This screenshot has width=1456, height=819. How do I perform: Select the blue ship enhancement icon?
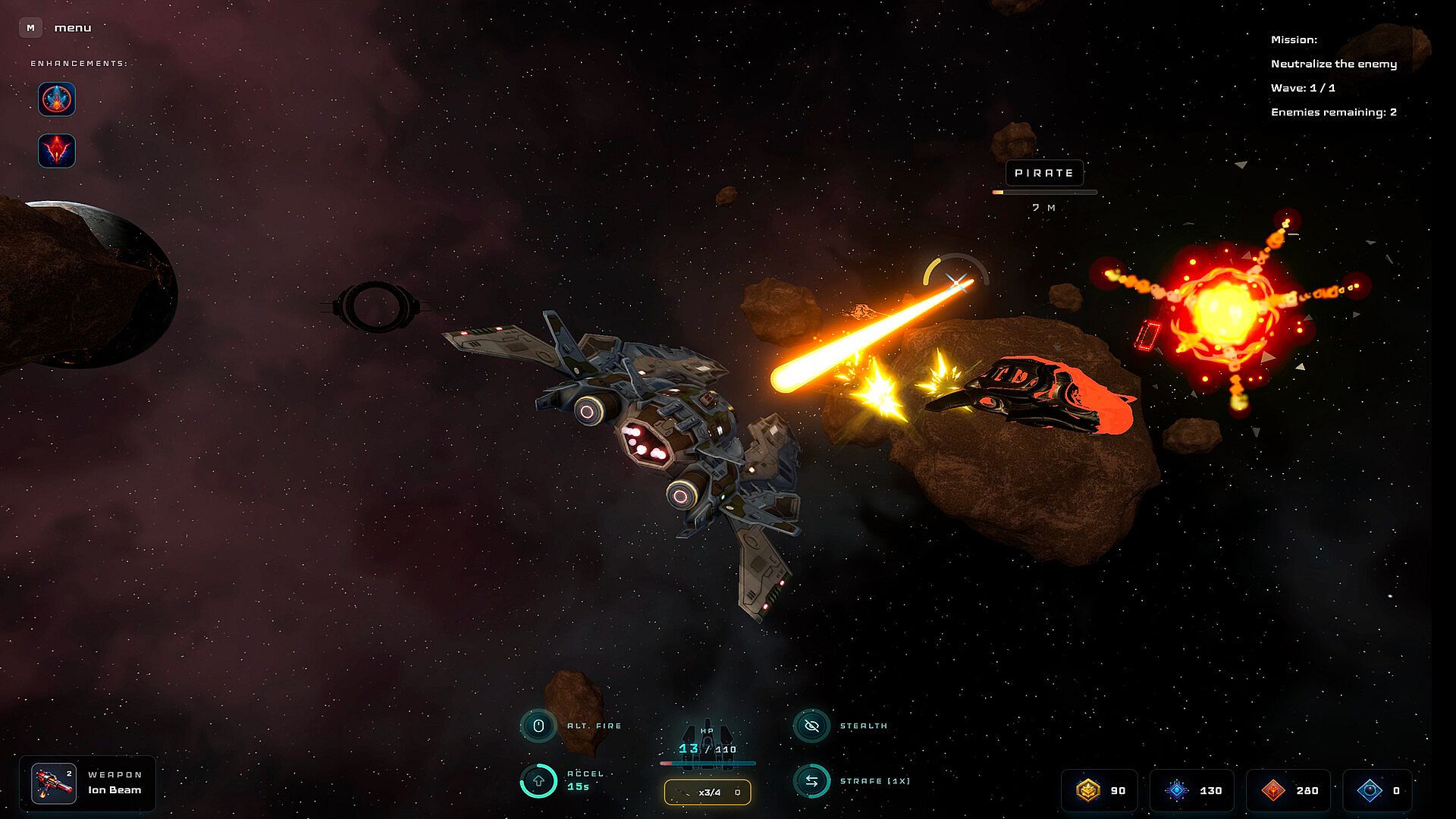tap(57, 99)
